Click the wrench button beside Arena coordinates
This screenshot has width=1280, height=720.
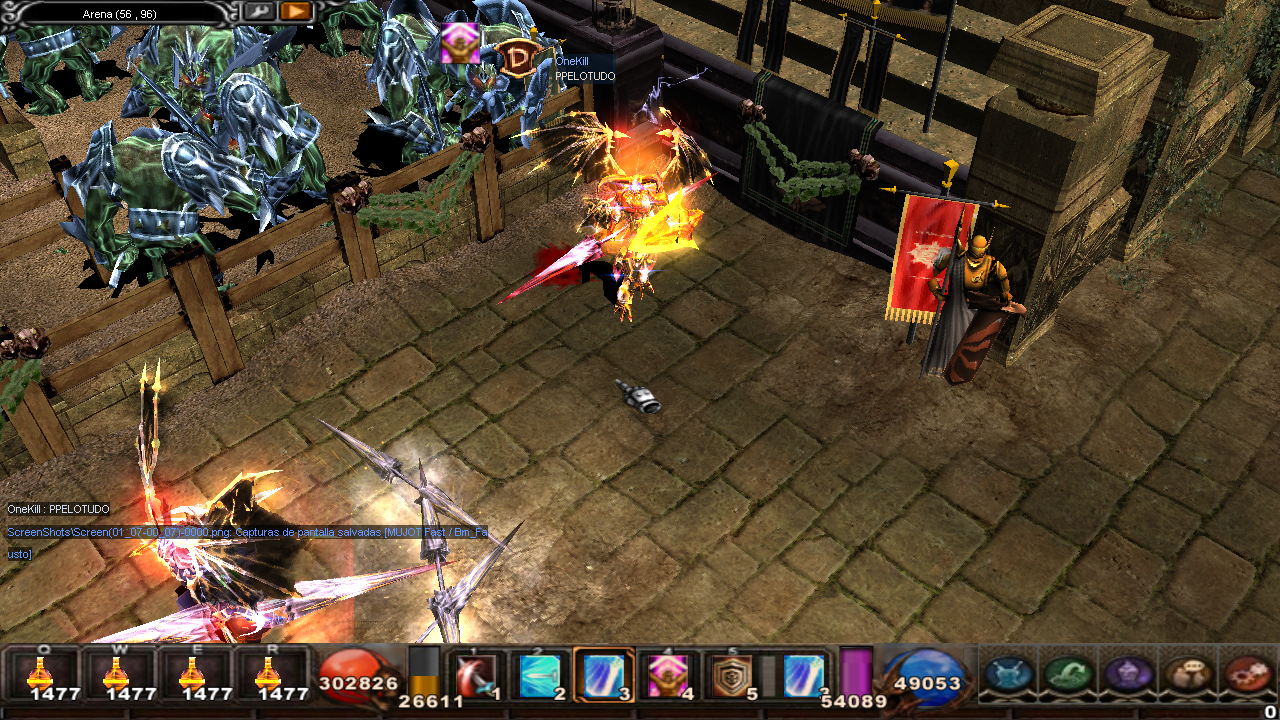pyautogui.click(x=259, y=11)
